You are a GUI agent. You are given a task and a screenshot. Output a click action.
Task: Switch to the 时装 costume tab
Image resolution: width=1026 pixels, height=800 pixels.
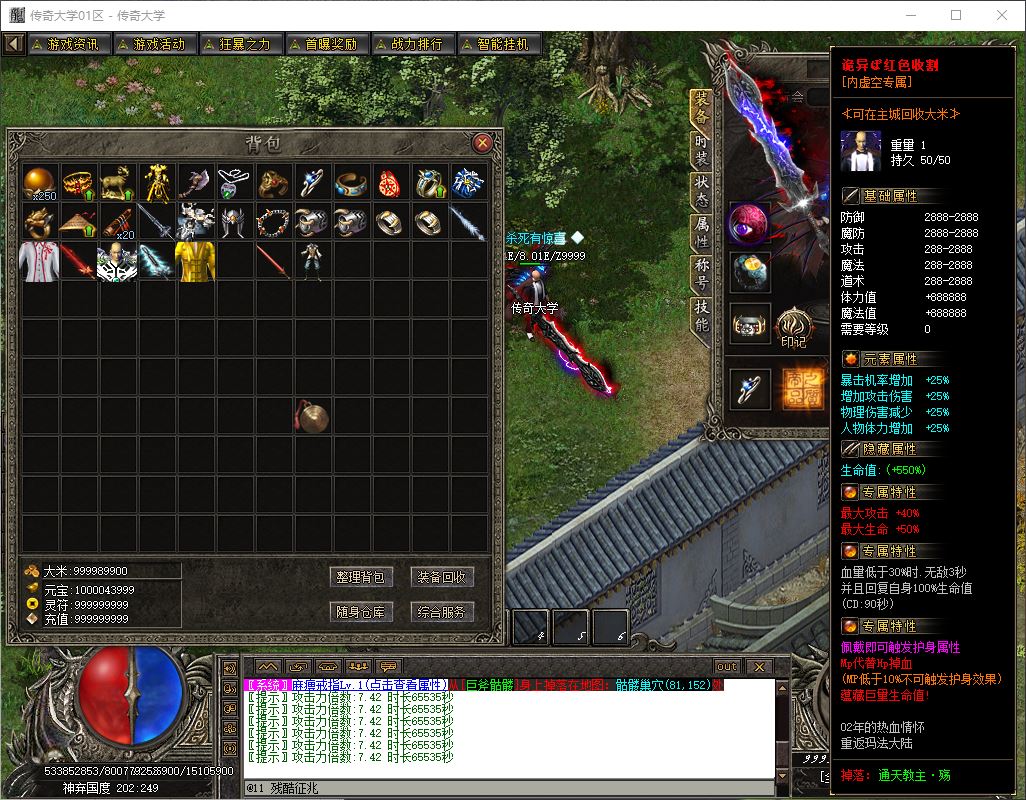point(702,152)
